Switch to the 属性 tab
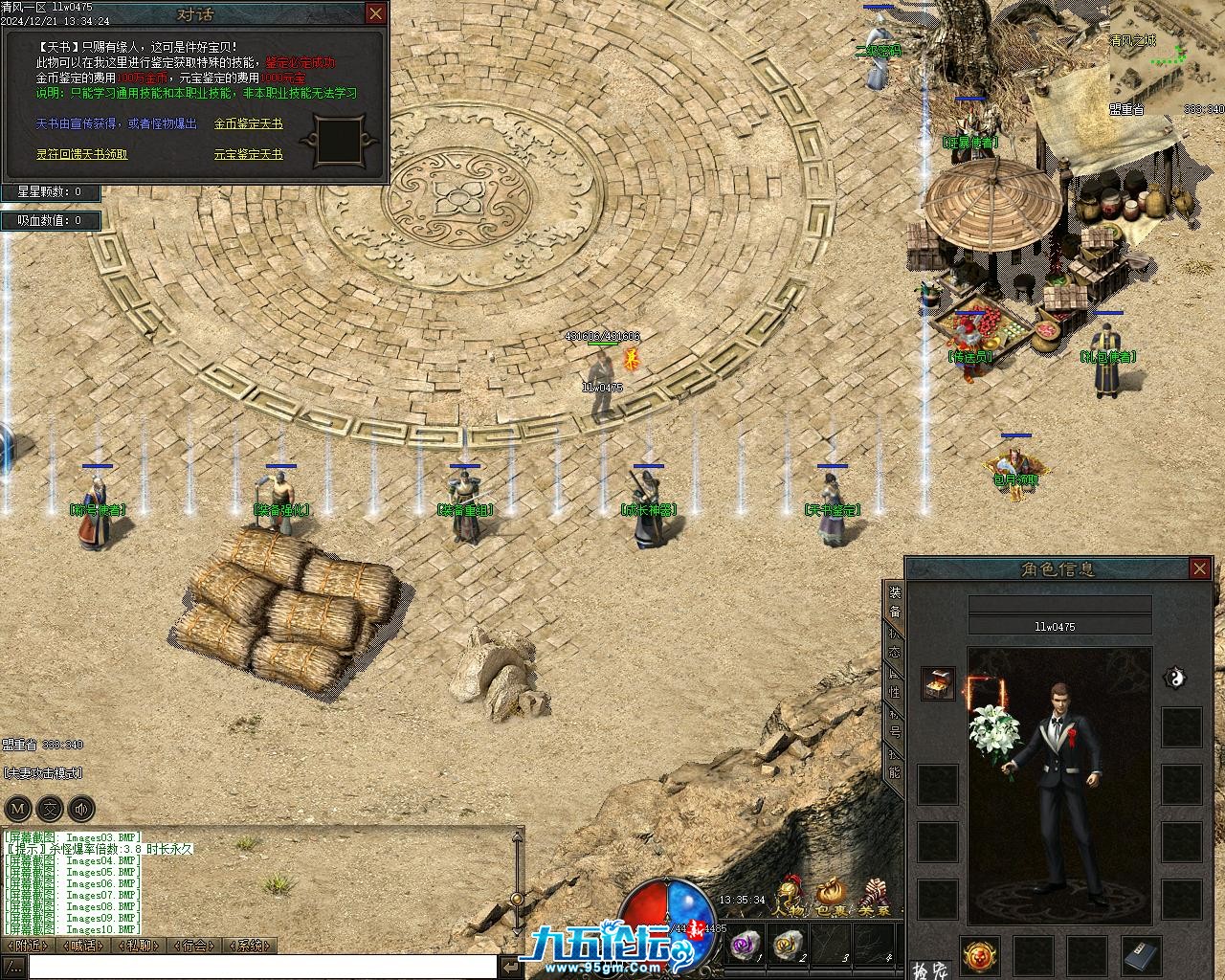This screenshot has height=980, width=1225. tap(894, 684)
